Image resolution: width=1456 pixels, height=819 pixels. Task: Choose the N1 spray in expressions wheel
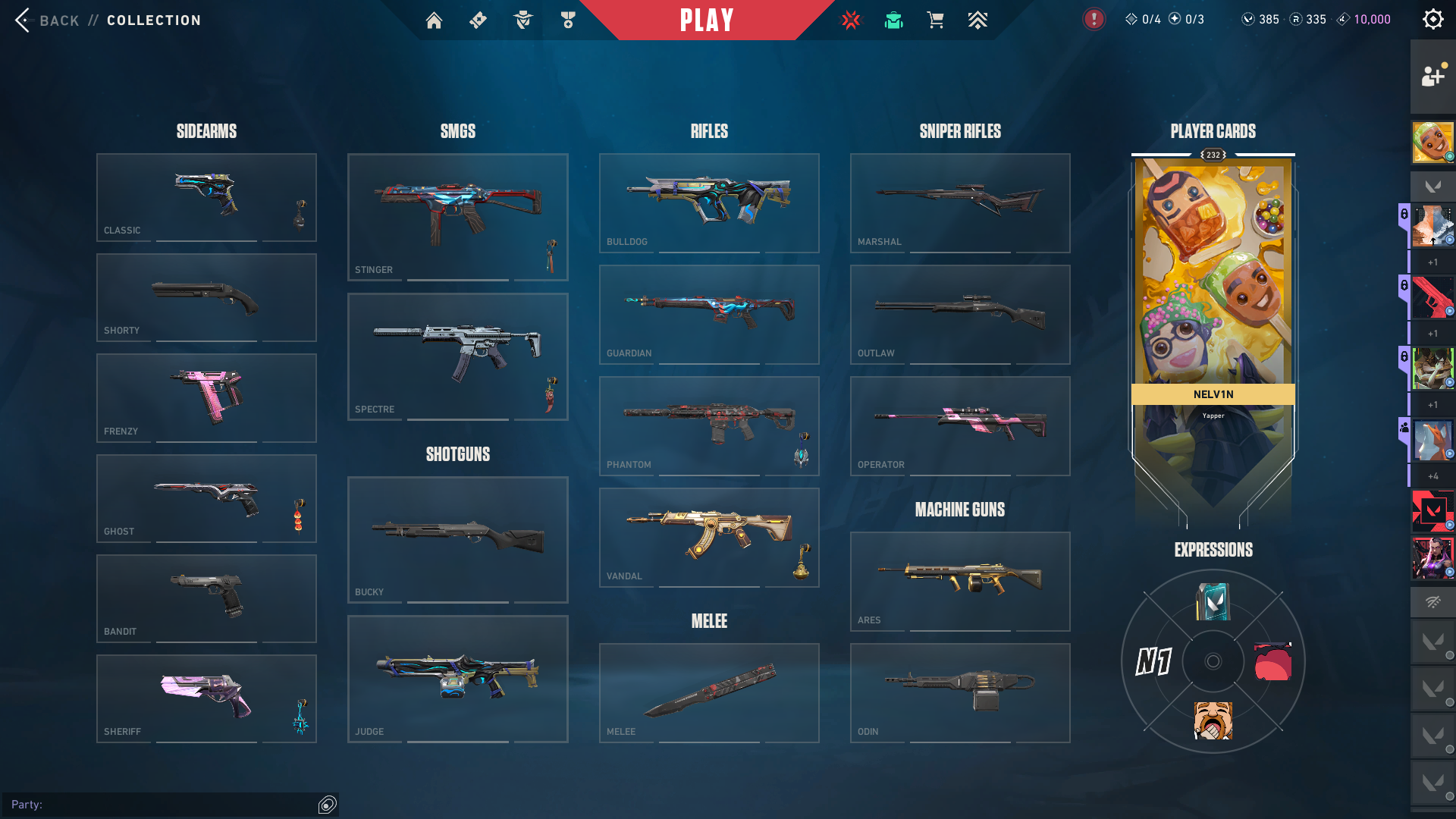pyautogui.click(x=1153, y=661)
